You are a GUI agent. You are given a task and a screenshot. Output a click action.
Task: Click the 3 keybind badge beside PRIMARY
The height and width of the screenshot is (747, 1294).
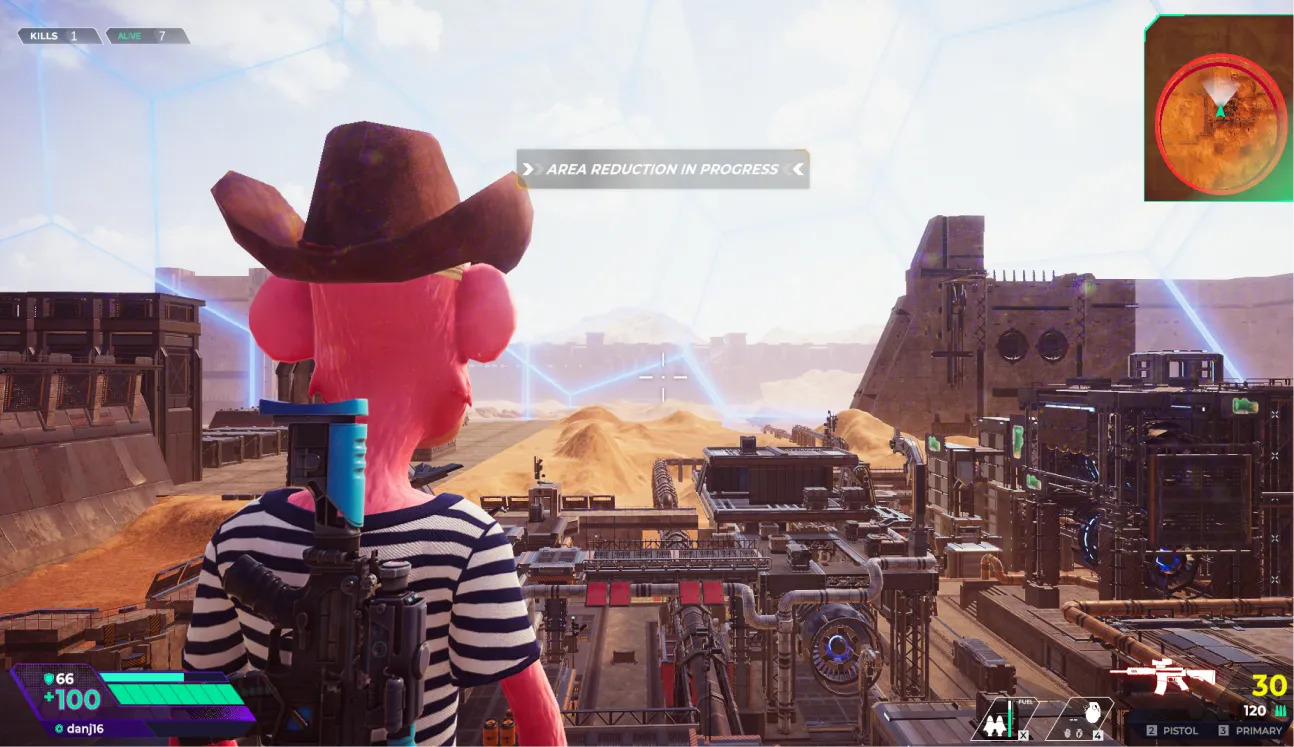[1222, 730]
